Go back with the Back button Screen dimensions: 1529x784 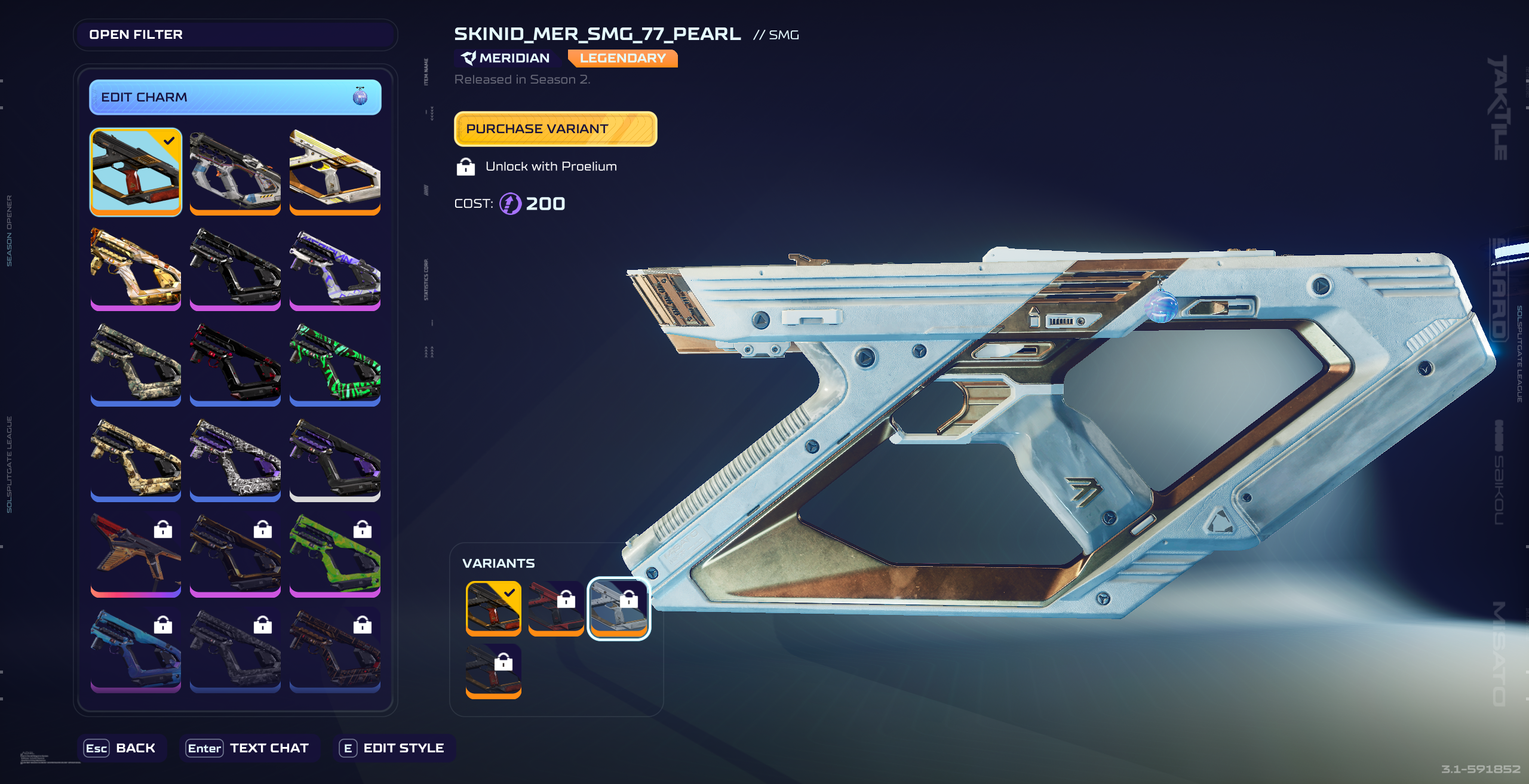pos(121,748)
